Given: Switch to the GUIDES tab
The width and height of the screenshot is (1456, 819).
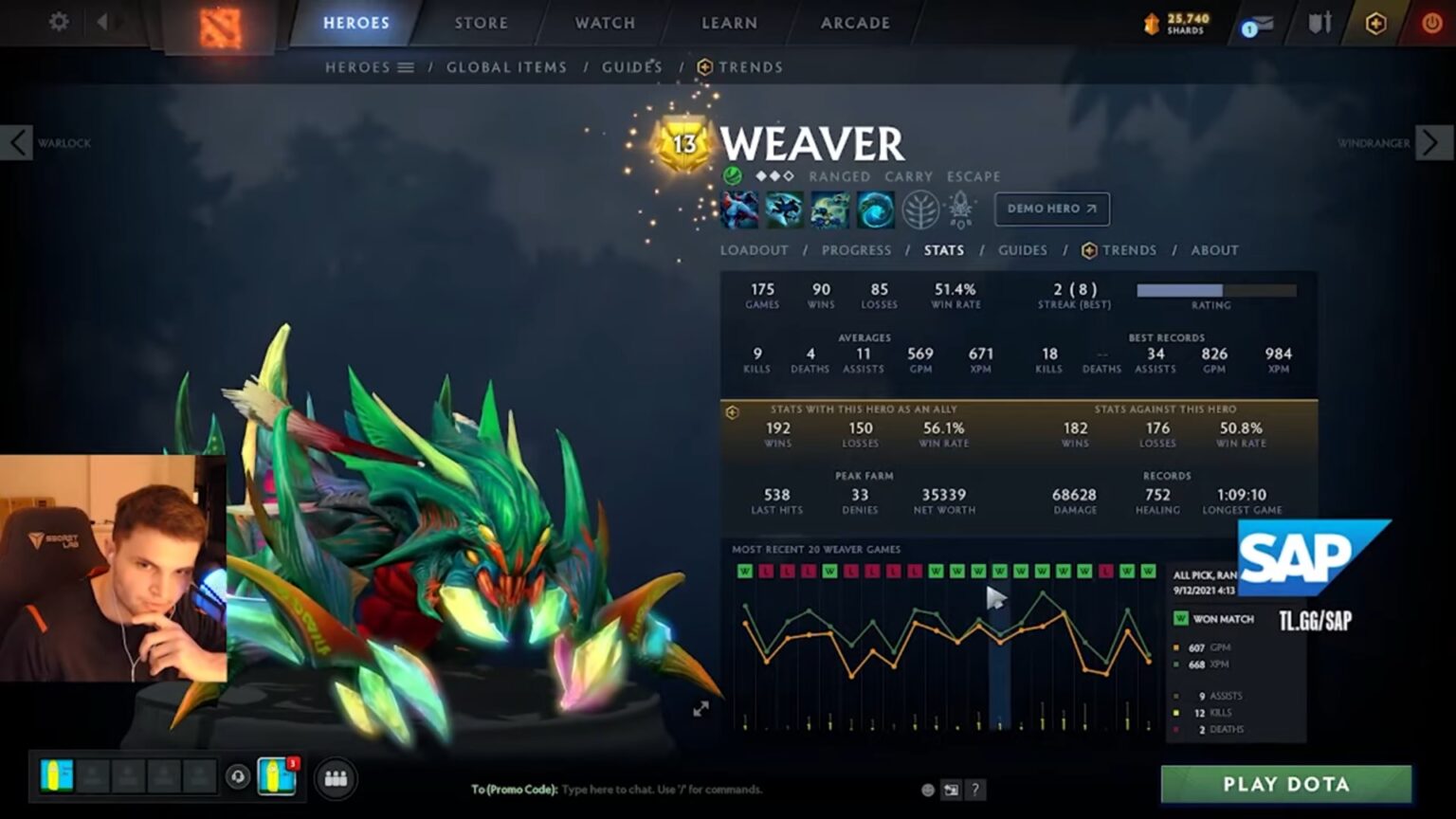Looking at the screenshot, I should point(1024,250).
